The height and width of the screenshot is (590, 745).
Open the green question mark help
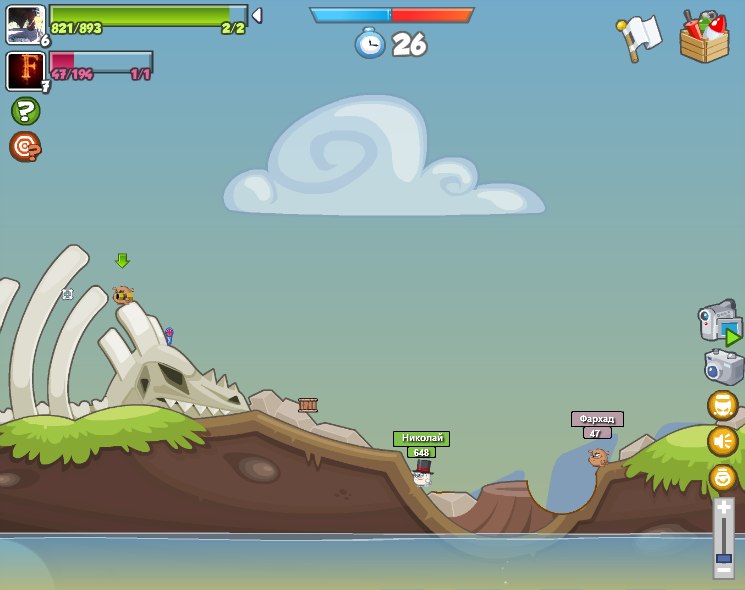click(25, 111)
